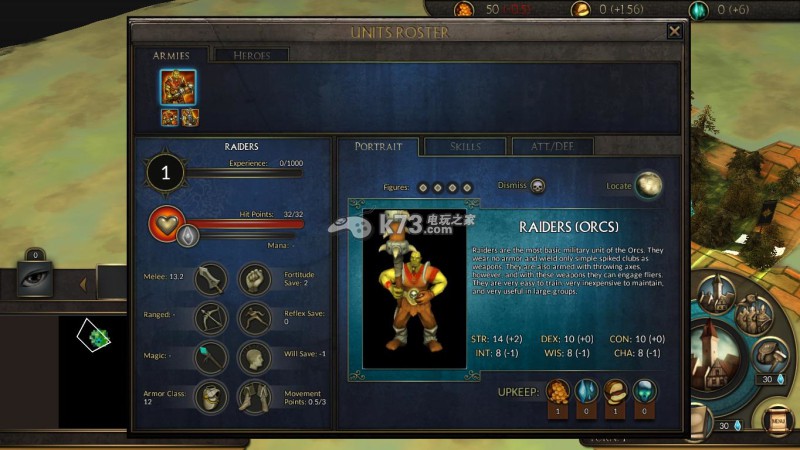
Task: Click the melee sword stat icon
Action: 211,279
